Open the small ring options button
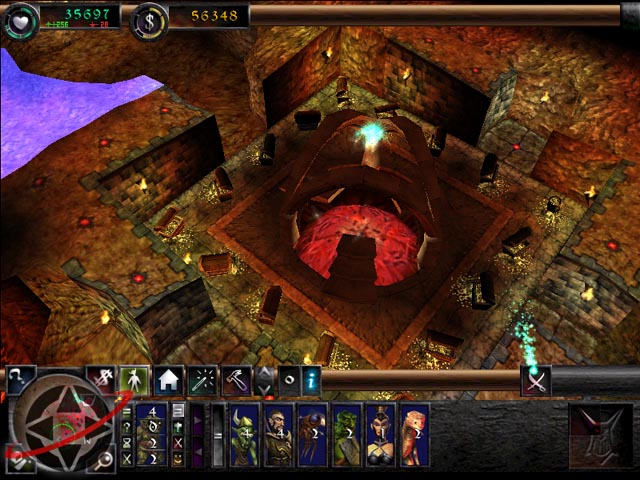 [x=289, y=381]
